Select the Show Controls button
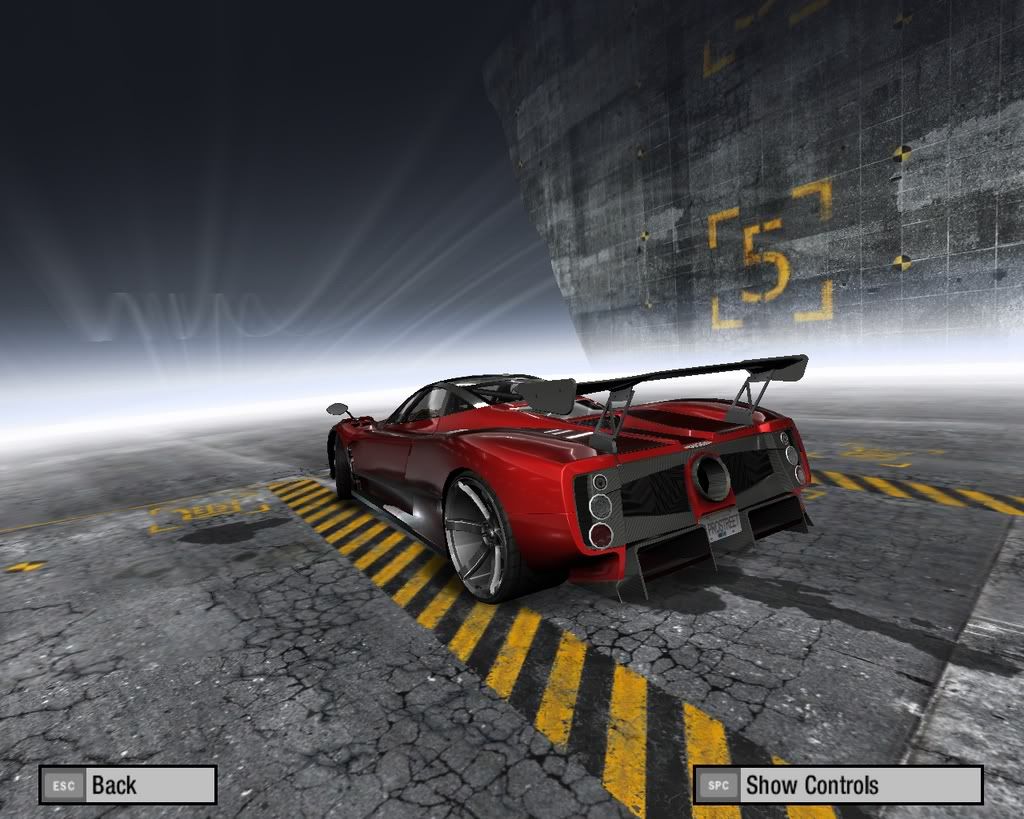Viewport: 1024px width, 819px height. [838, 785]
